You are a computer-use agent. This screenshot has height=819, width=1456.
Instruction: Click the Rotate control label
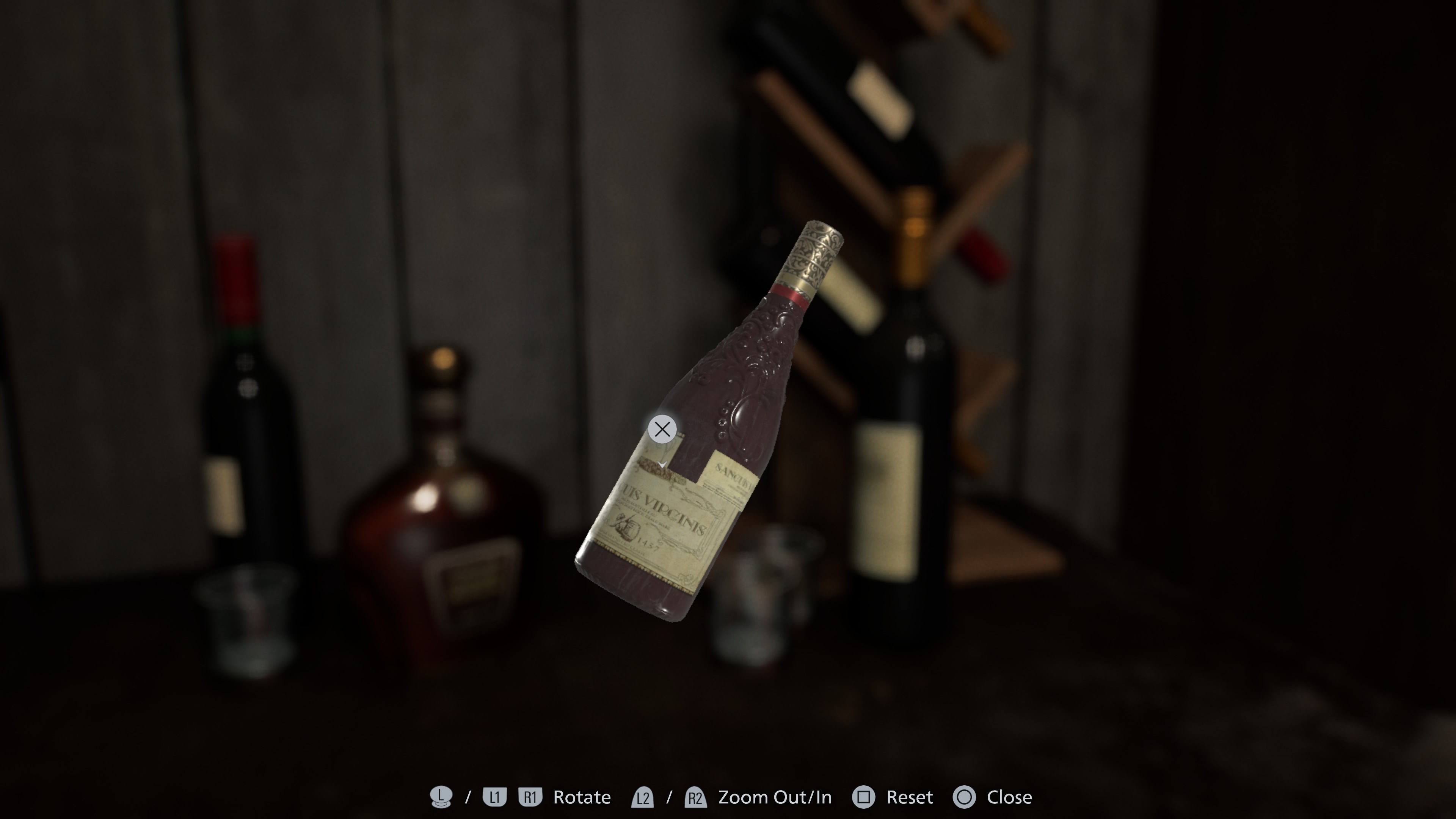coord(582,797)
